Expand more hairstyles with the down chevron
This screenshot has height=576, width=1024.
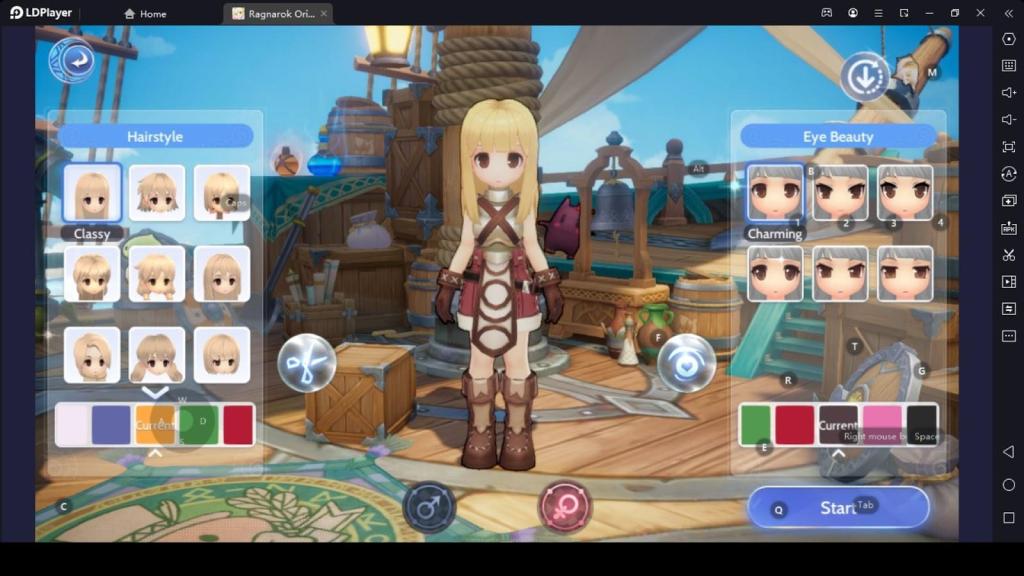click(x=155, y=392)
